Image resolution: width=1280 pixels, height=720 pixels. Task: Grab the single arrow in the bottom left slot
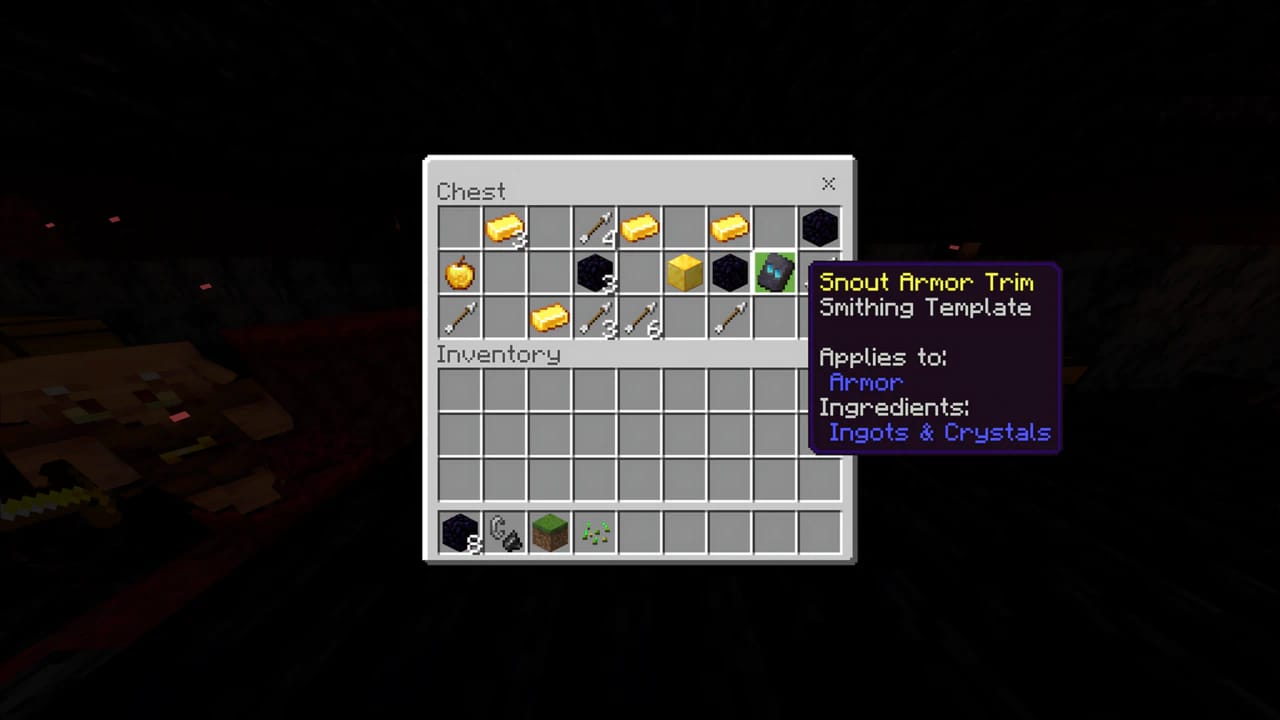pos(460,318)
